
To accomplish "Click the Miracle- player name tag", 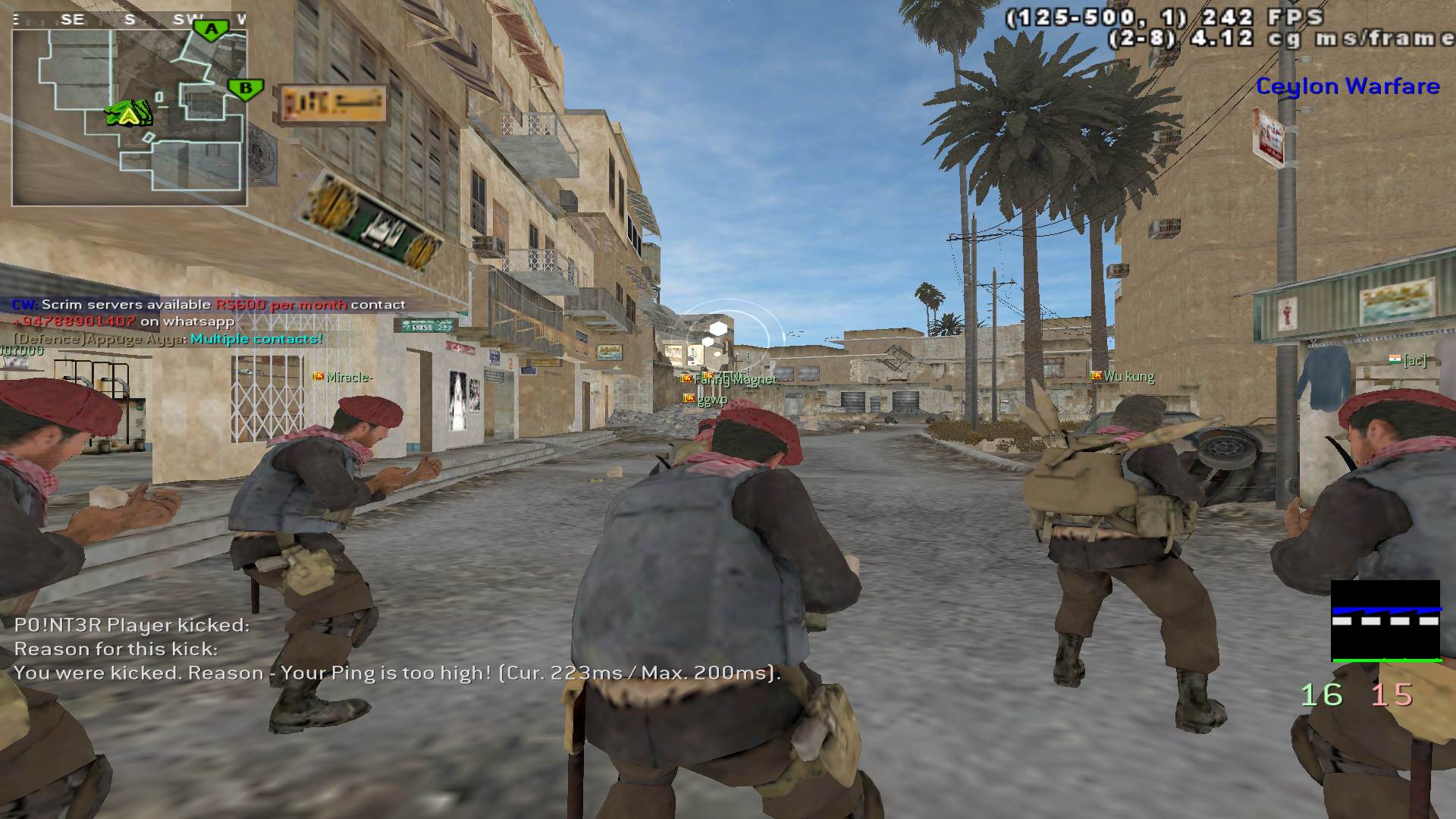I will point(349,377).
